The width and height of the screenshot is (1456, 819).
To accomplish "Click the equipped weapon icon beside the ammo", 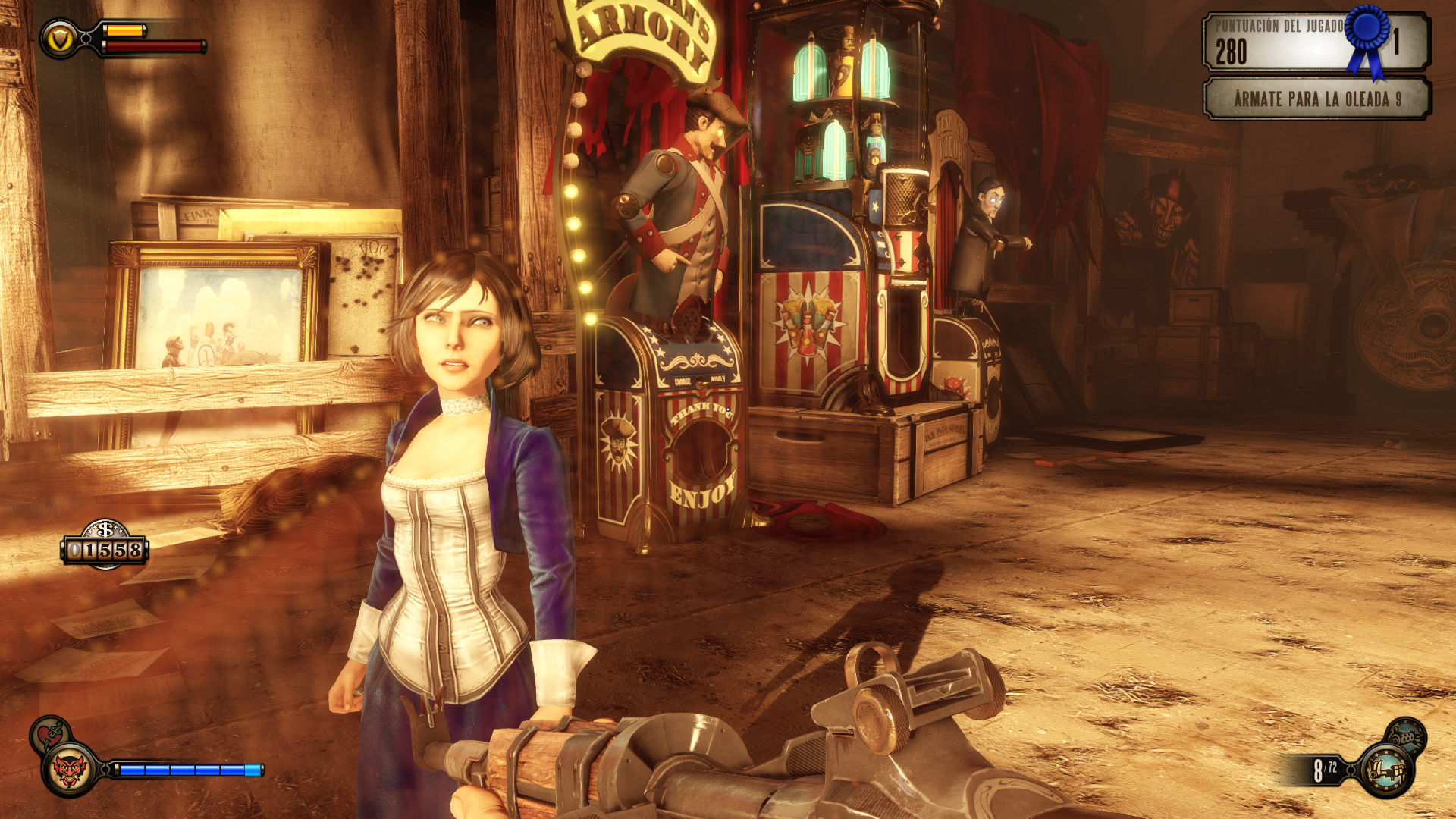I will pos(1387,771).
